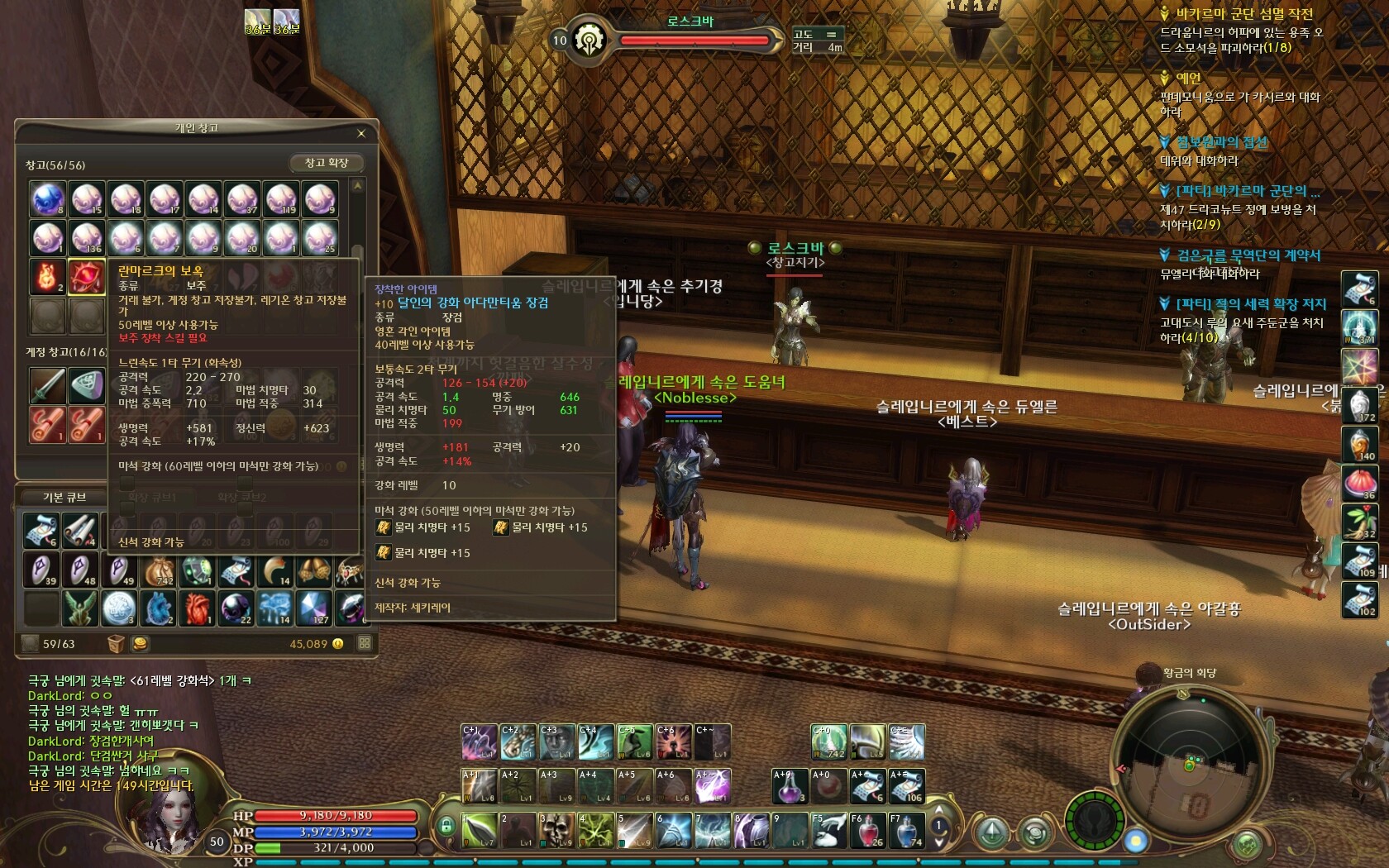The image size is (1389, 868).
Task: Activate the green leaf skill in slot 1
Action: click(x=478, y=830)
